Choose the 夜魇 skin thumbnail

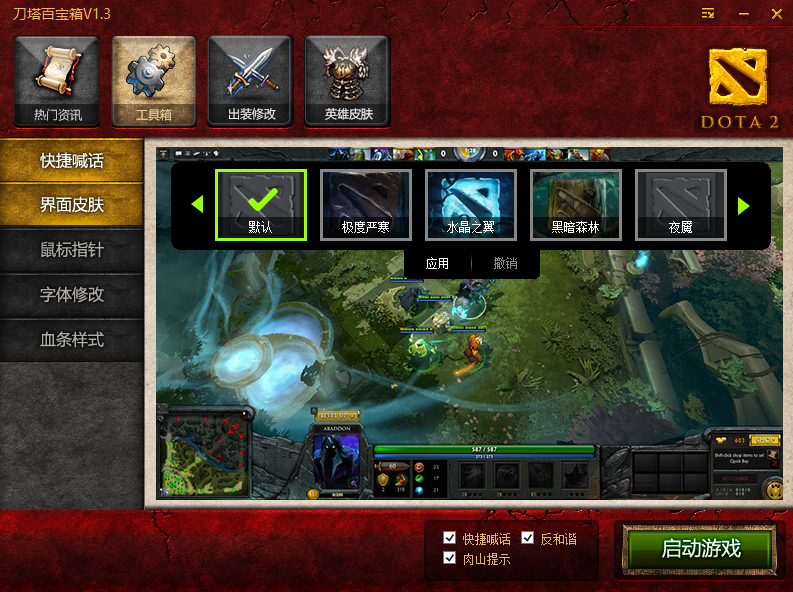pyautogui.click(x=681, y=204)
